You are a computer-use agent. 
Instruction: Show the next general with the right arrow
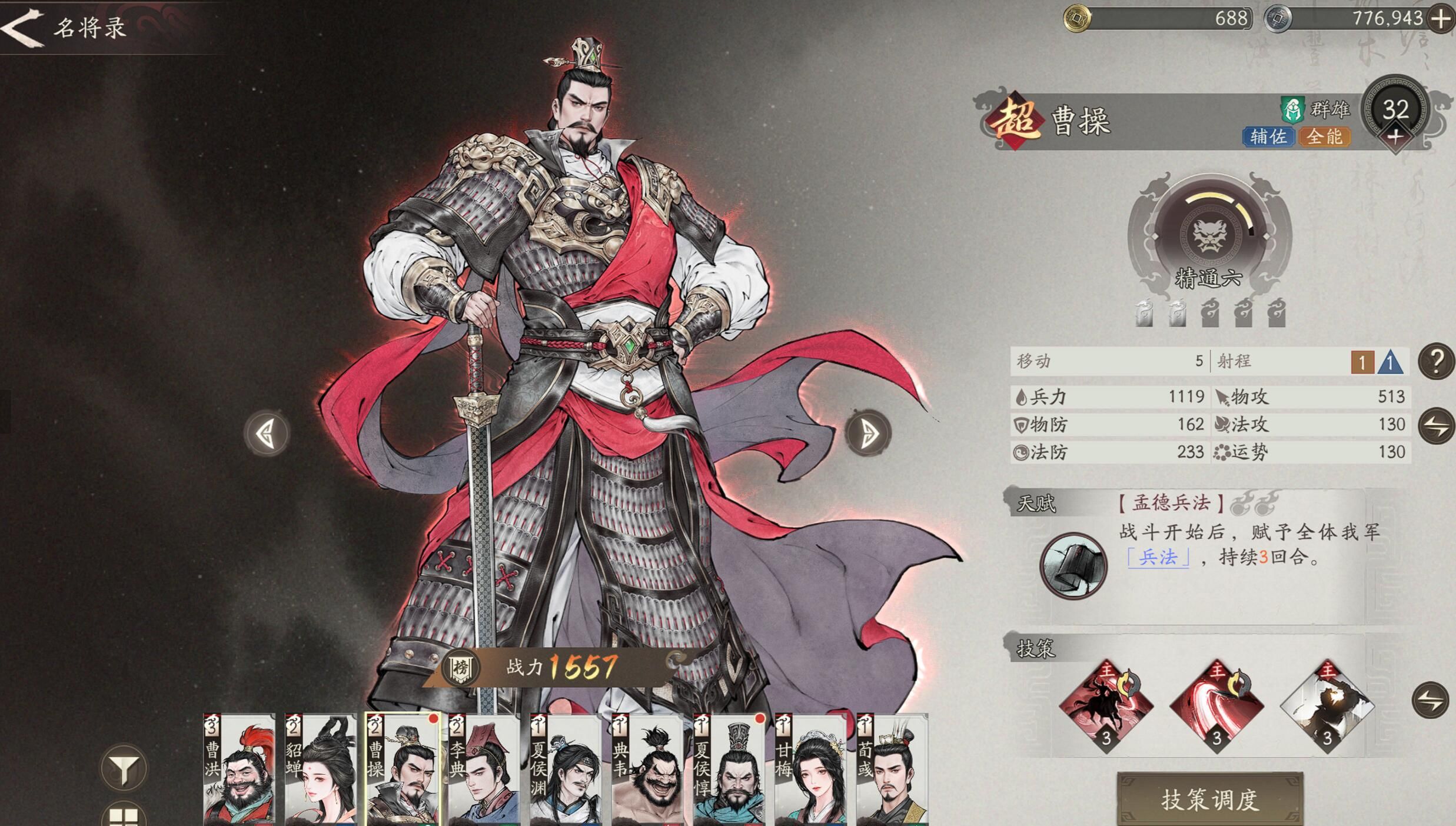869,434
